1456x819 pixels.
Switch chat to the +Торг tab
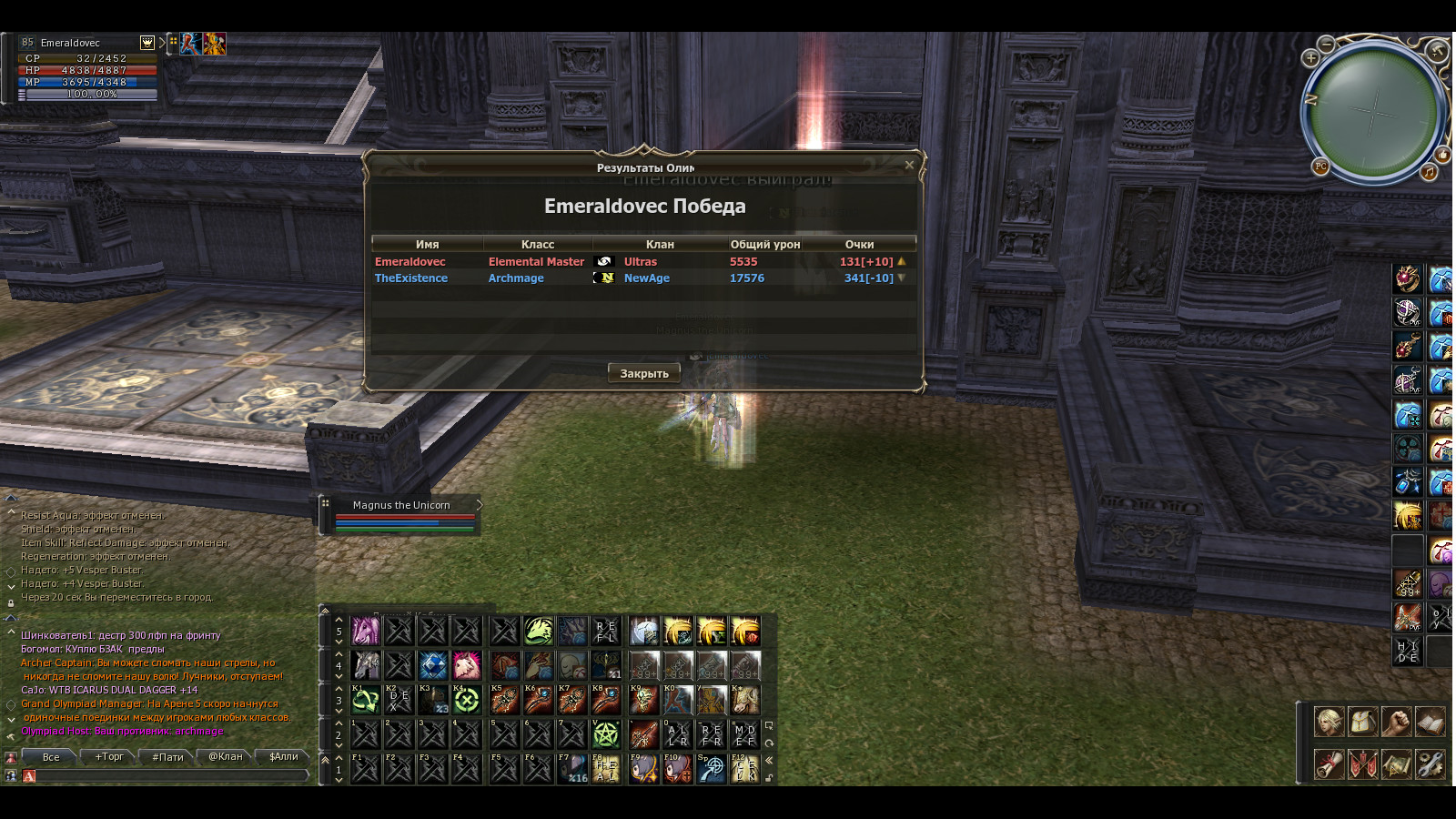(x=109, y=756)
